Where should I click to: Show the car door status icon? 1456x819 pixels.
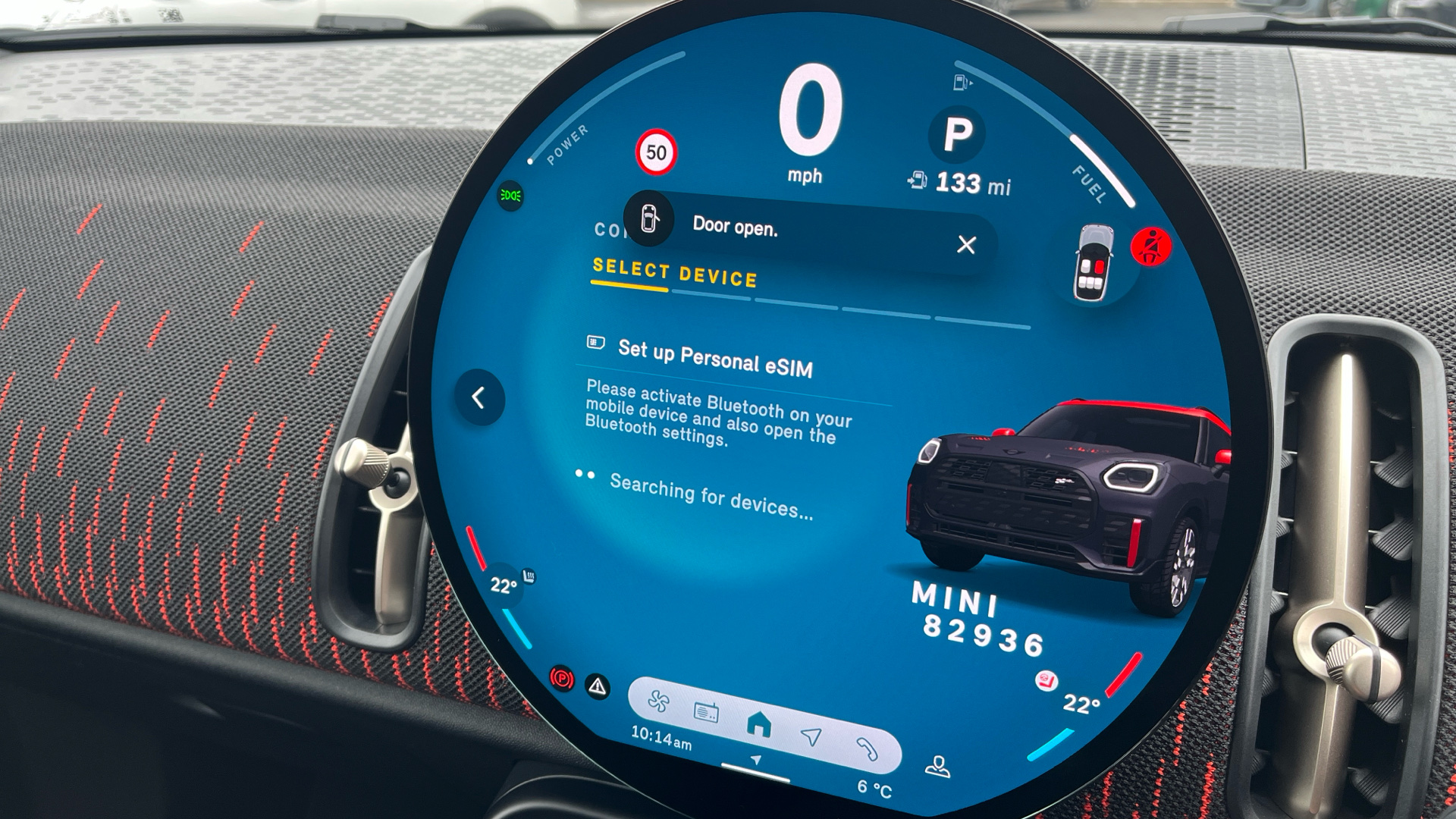pyautogui.click(x=1094, y=262)
